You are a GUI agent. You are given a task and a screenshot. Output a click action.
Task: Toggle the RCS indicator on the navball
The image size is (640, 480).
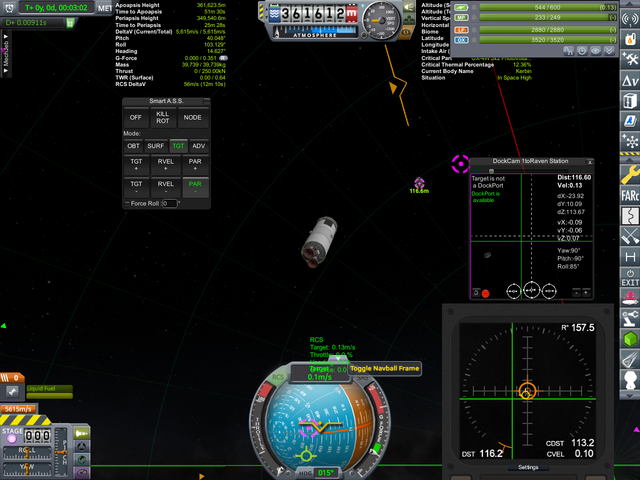[x=278, y=377]
